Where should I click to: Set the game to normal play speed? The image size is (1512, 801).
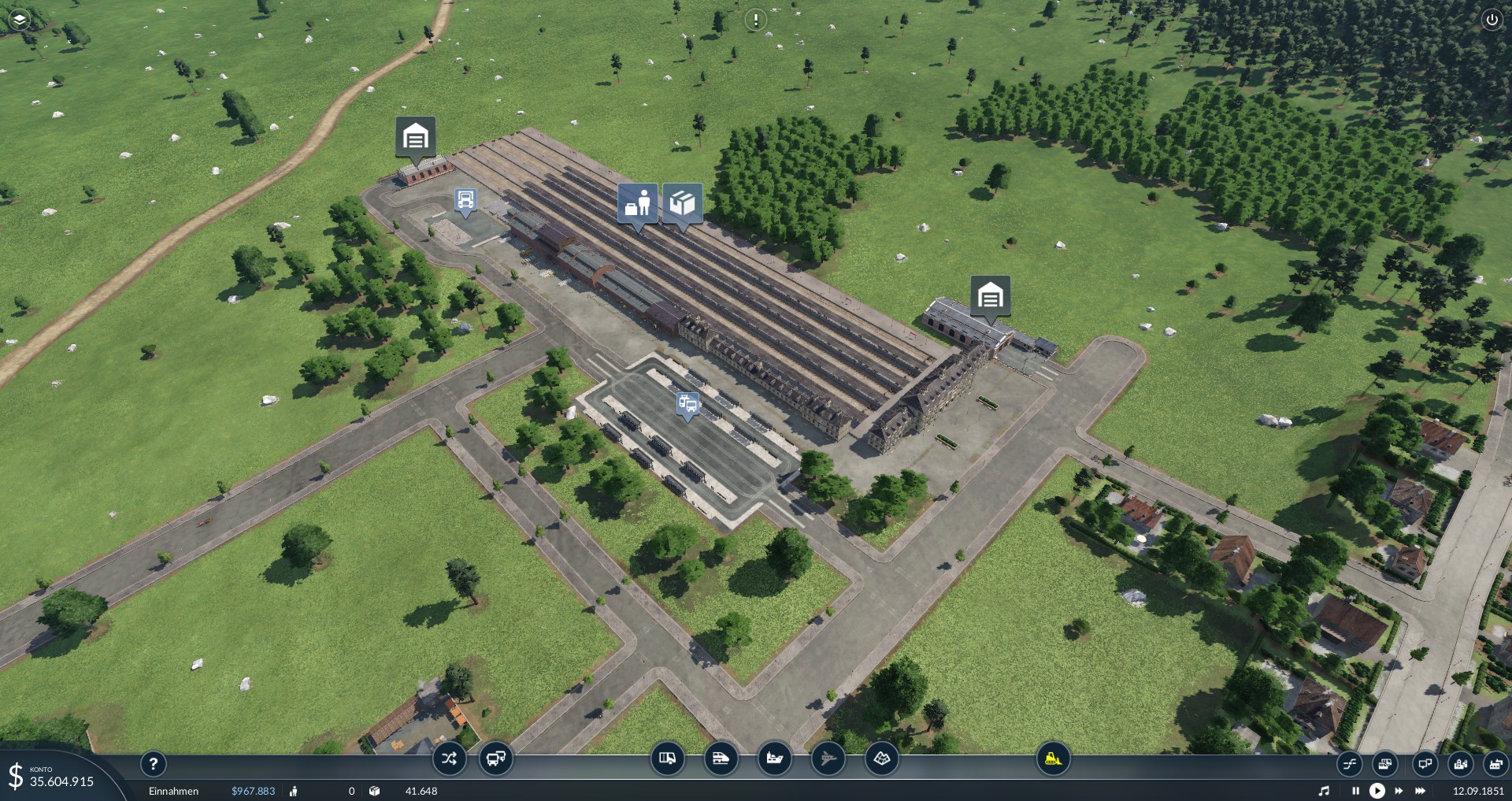(x=1377, y=791)
